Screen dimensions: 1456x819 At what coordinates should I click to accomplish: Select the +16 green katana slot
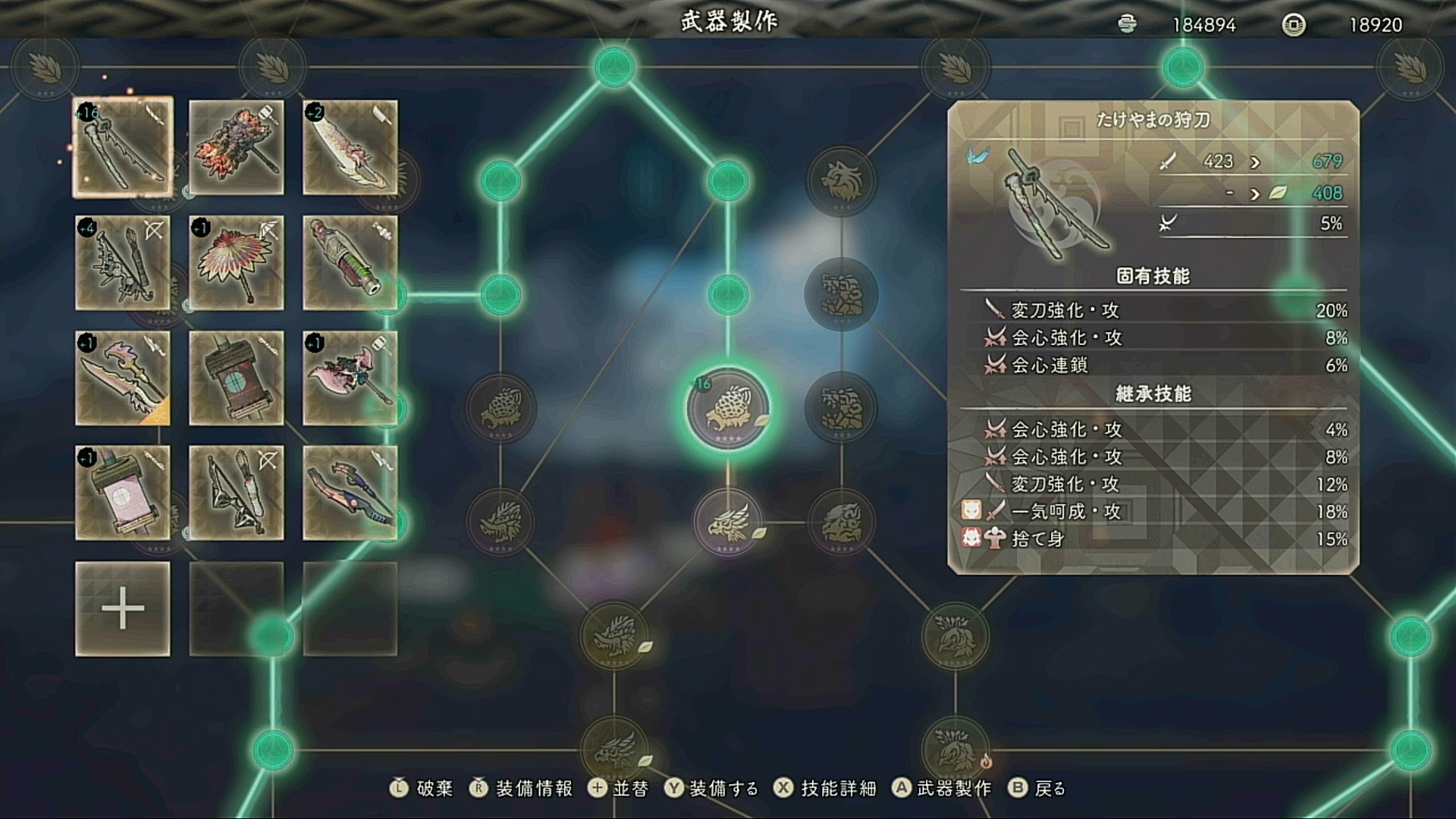point(123,148)
